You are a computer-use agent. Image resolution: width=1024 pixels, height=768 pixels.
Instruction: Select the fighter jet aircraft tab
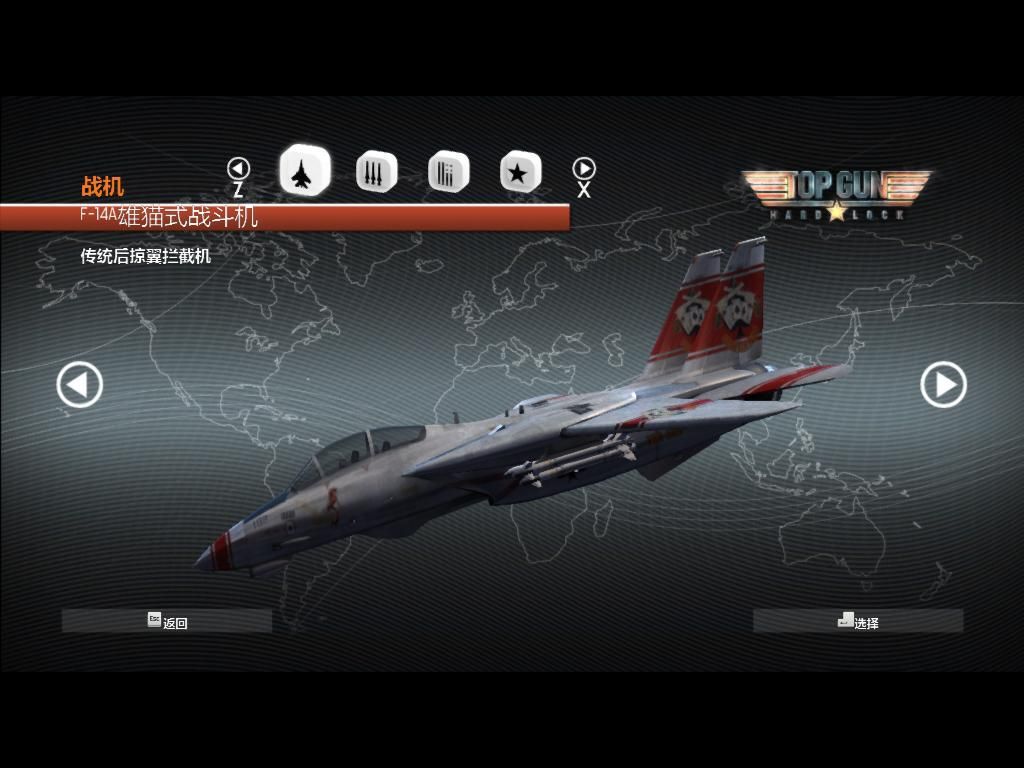coord(304,171)
